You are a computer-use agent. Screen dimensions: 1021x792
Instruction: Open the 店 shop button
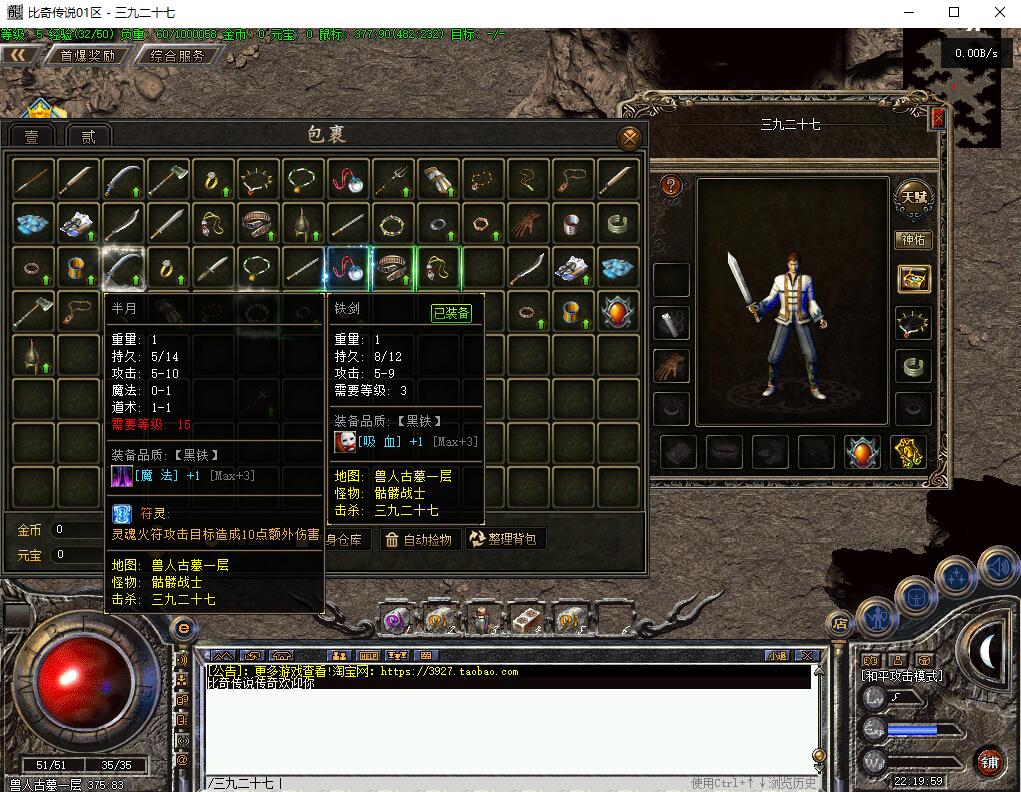pos(841,624)
